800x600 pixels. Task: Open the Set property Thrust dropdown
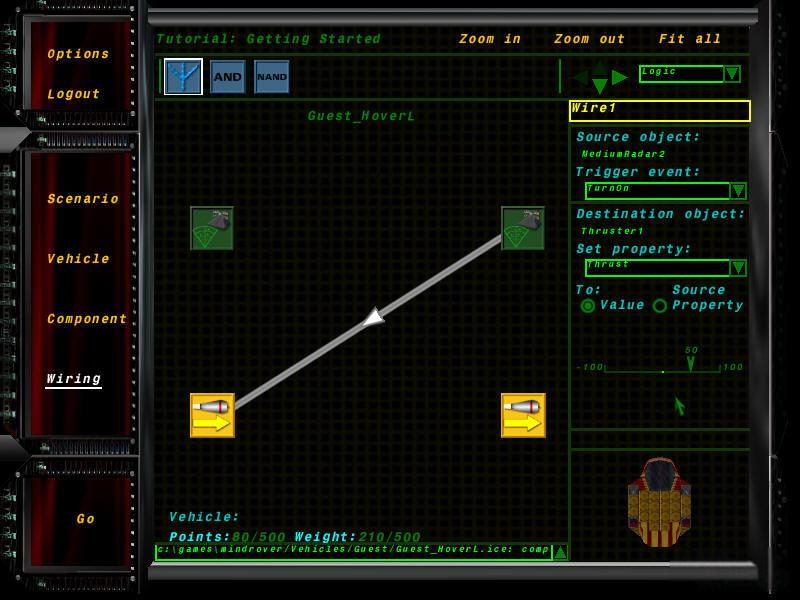738,268
